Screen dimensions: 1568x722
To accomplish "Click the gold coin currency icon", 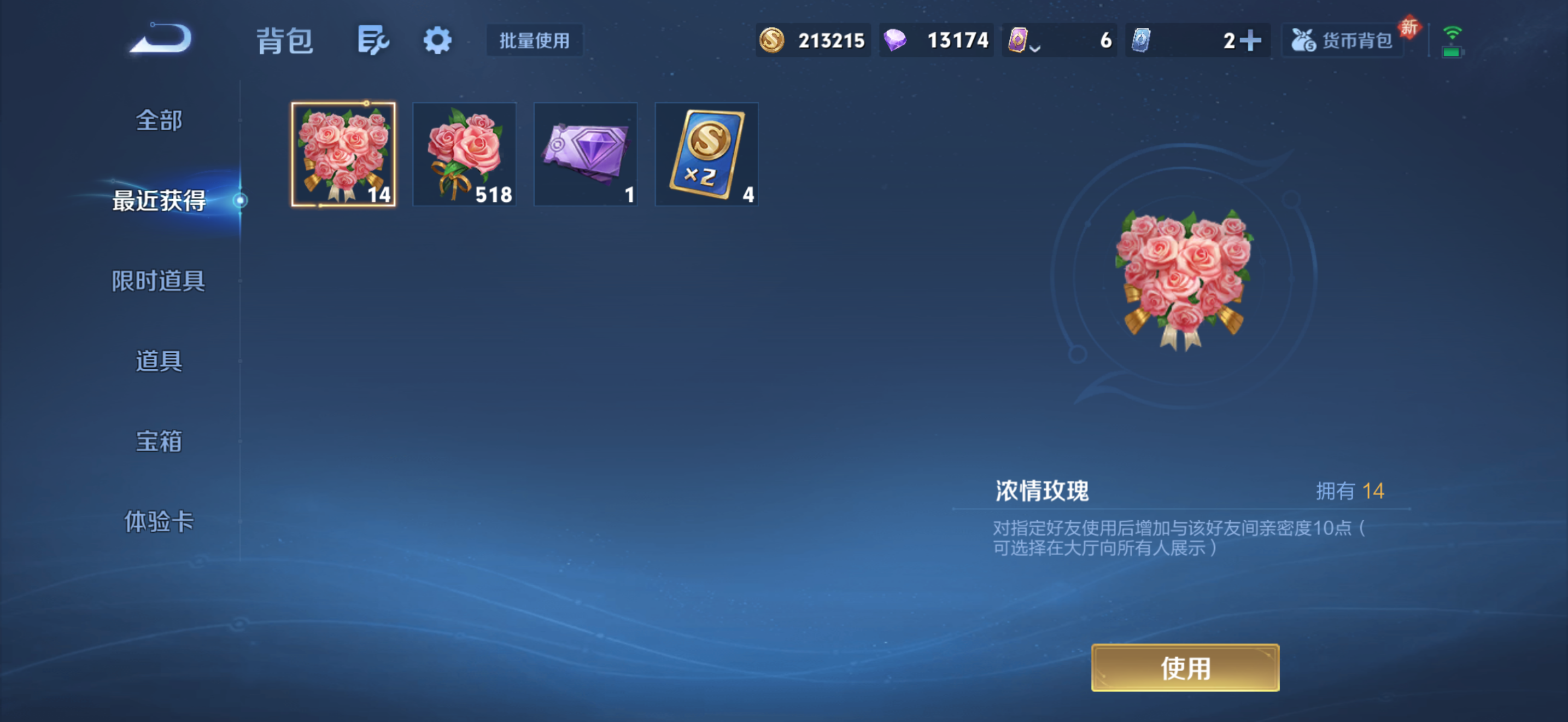I will [x=773, y=40].
